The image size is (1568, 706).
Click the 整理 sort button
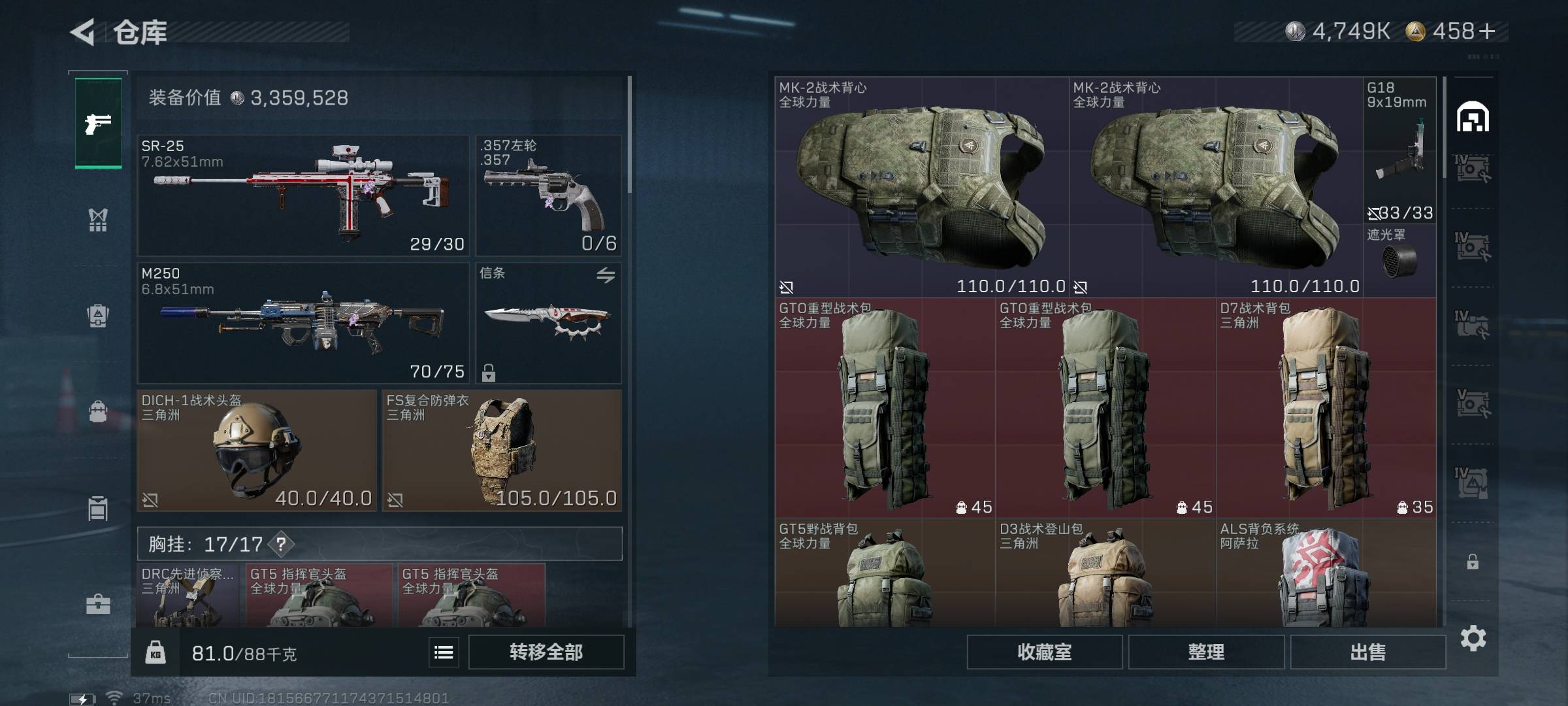click(x=1205, y=652)
